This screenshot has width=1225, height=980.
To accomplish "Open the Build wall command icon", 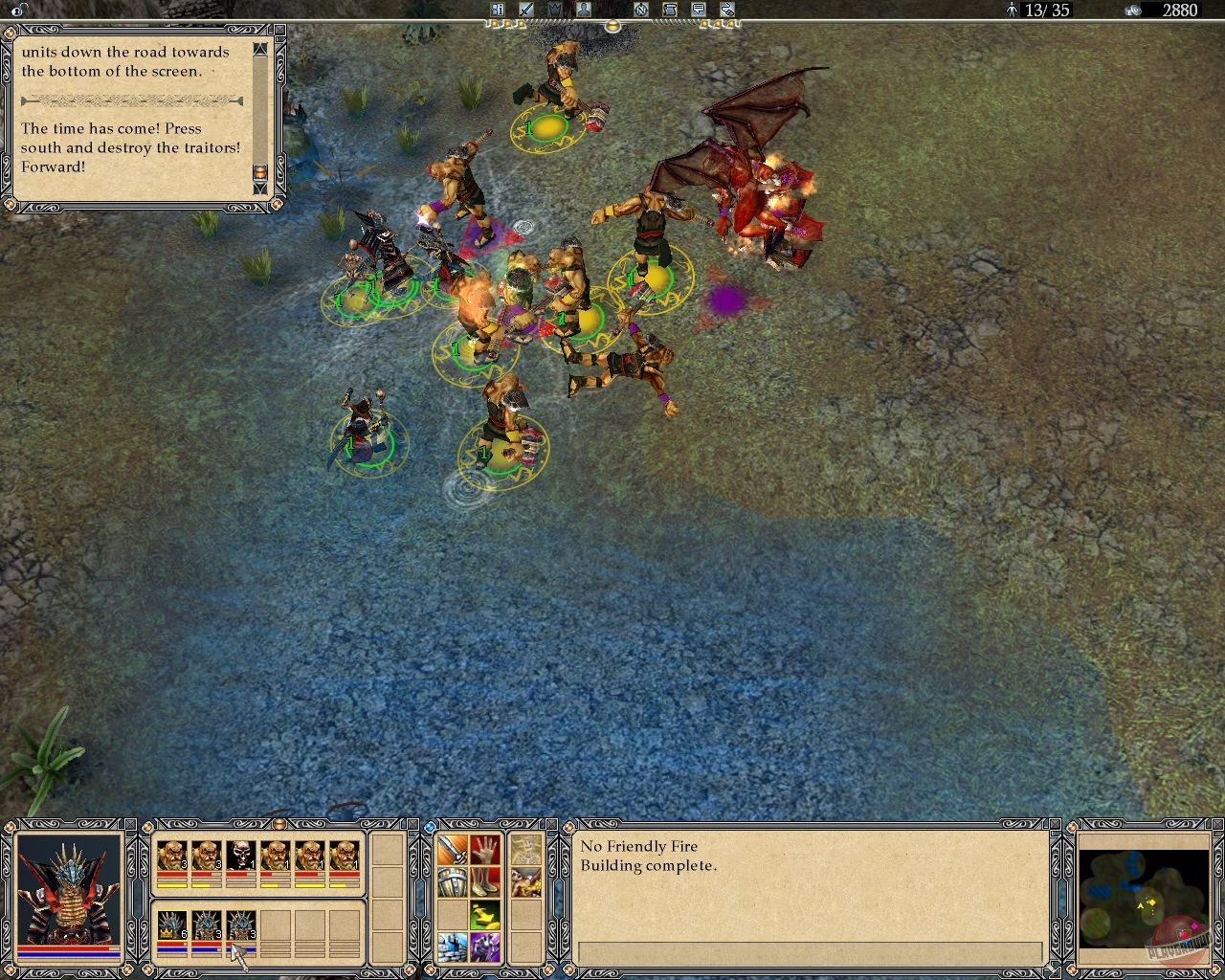I will click(452, 947).
